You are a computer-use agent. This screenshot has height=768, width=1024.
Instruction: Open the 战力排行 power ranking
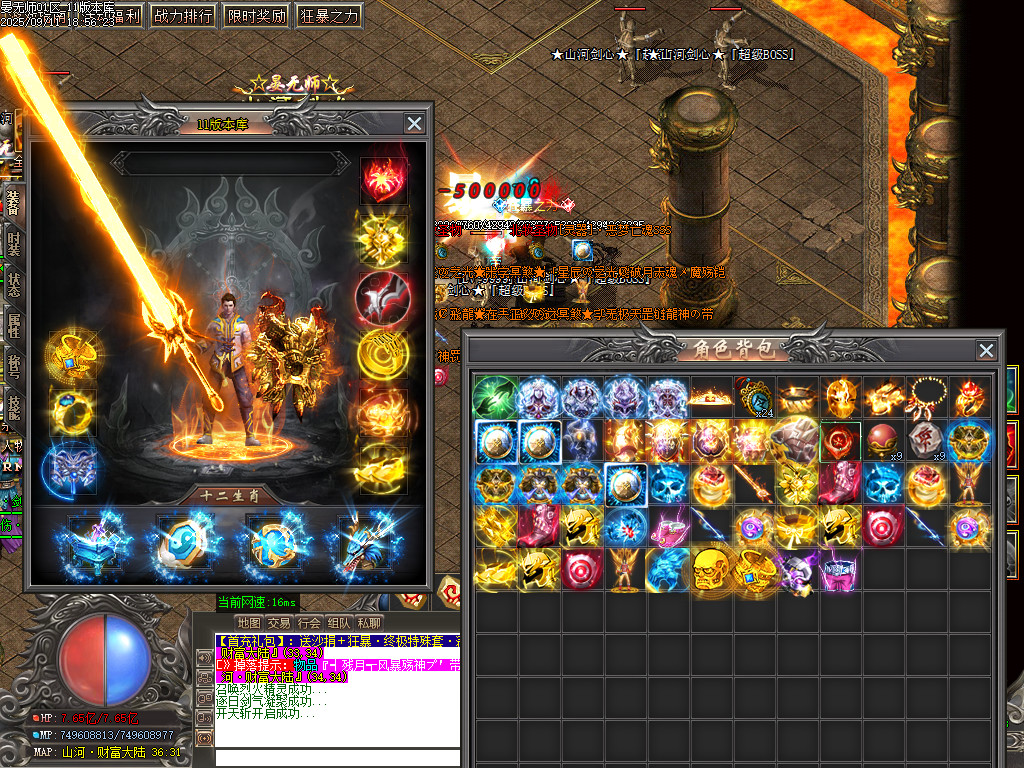182,16
